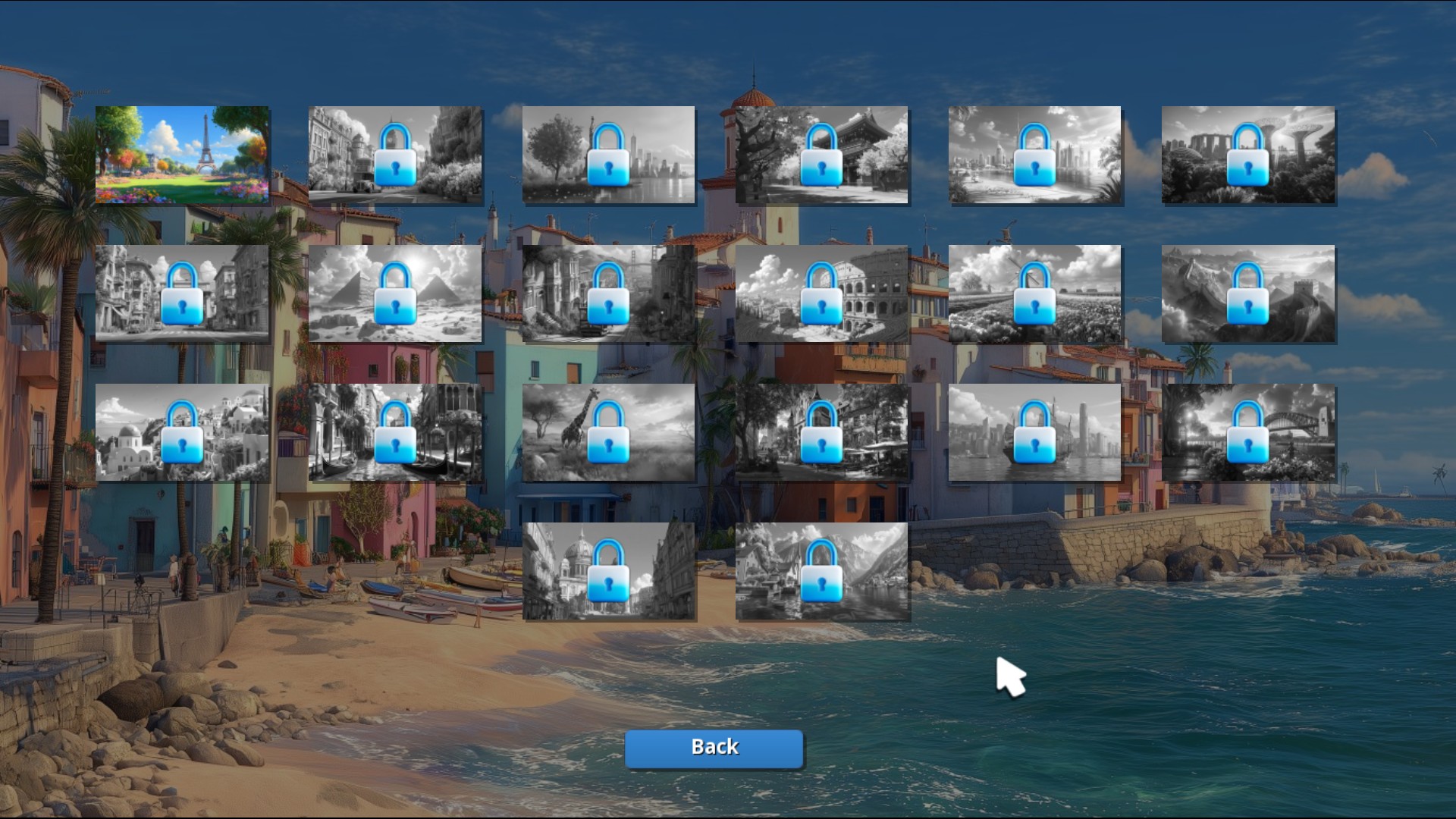Viewport: 1456px width, 819px height.
Task: Select the locked alpine lake village level
Action: click(x=822, y=571)
